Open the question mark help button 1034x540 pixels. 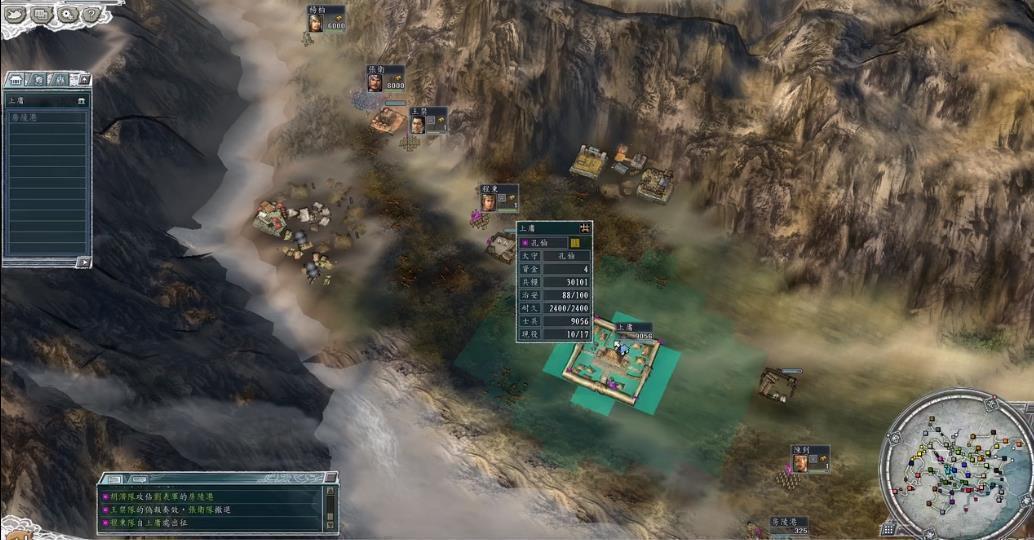[x=91, y=14]
